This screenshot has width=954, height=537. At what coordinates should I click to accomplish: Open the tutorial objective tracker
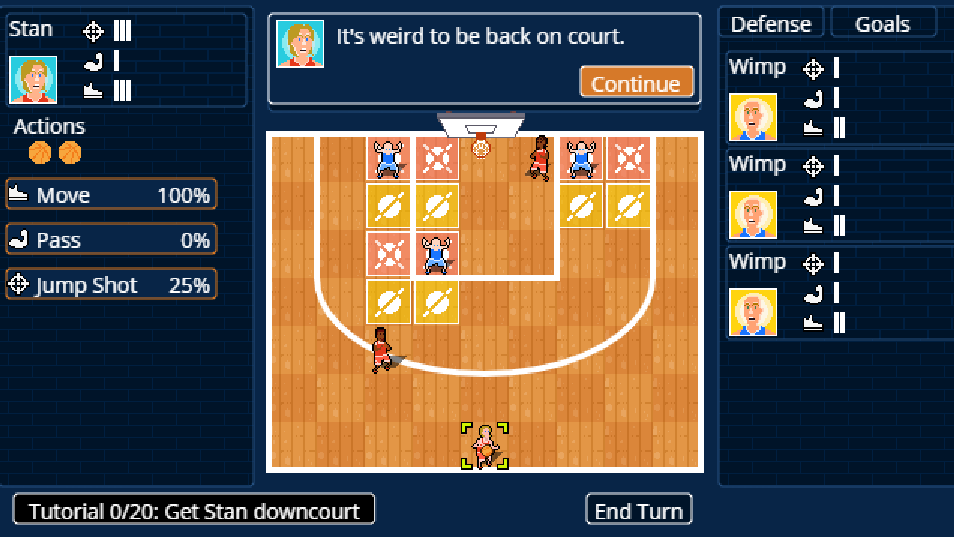[x=194, y=510]
